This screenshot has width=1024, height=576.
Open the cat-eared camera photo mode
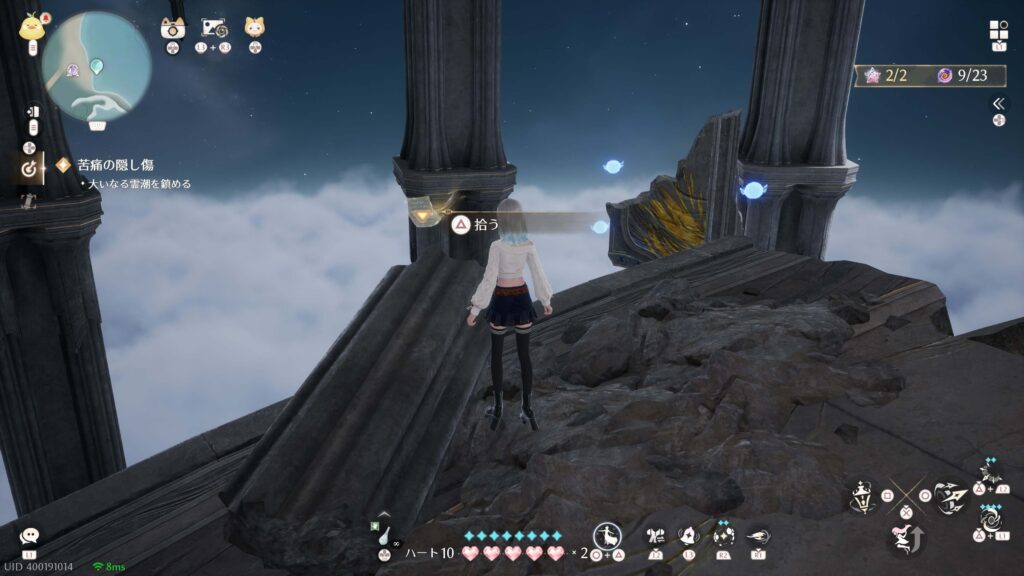[x=173, y=27]
